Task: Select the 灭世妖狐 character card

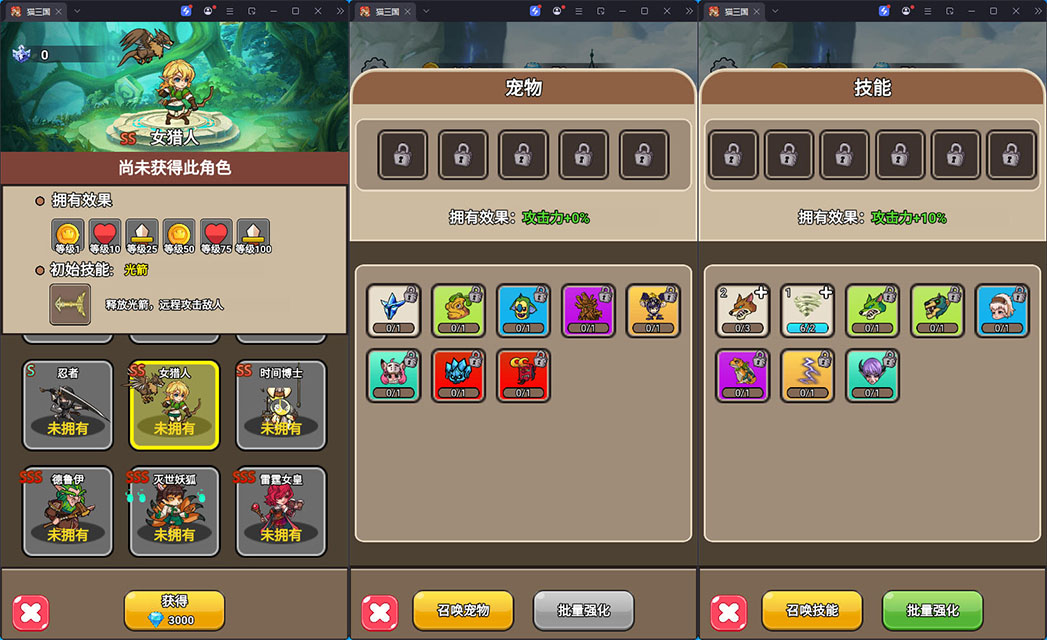Action: [x=174, y=511]
